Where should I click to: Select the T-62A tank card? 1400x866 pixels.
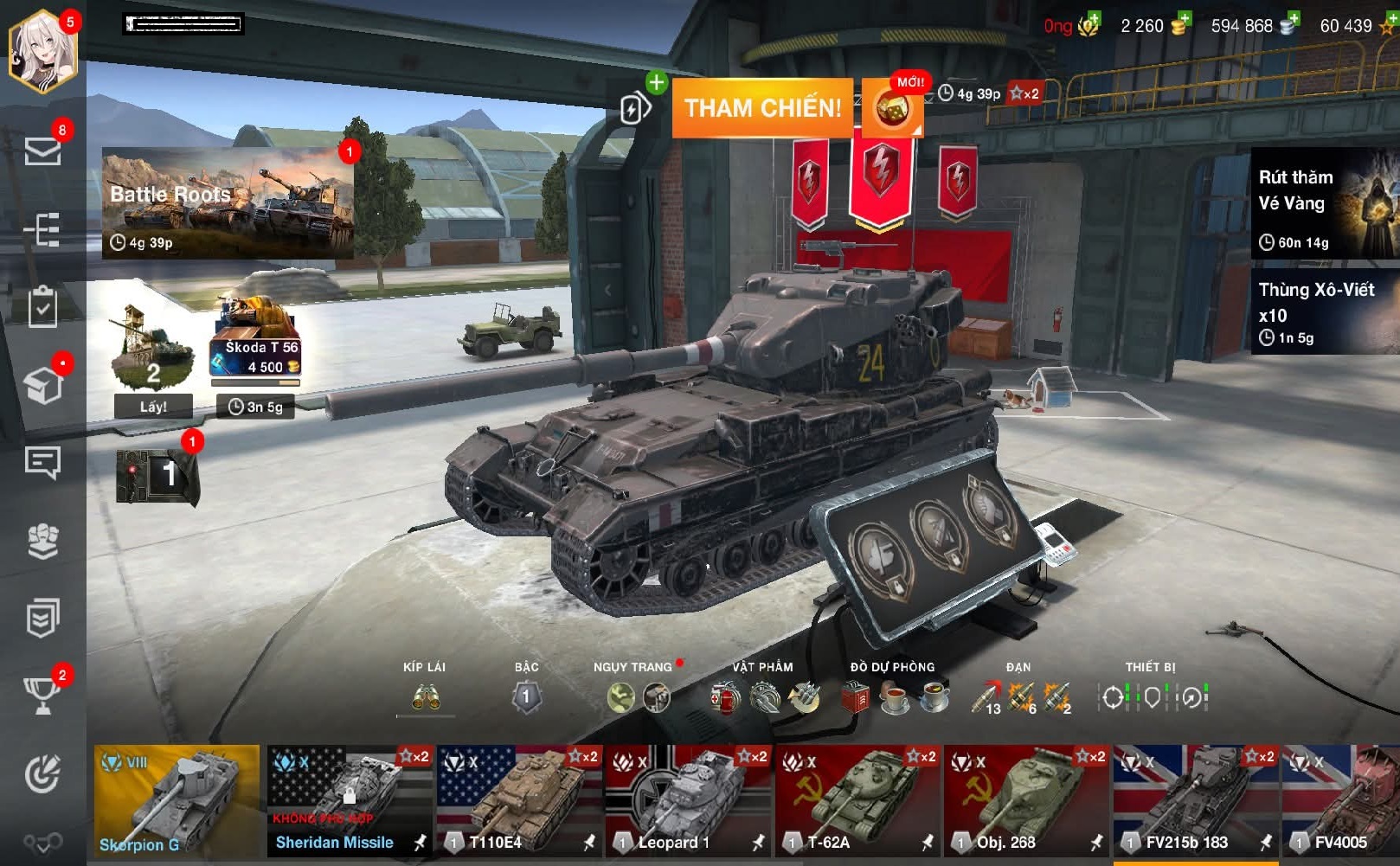click(x=857, y=800)
